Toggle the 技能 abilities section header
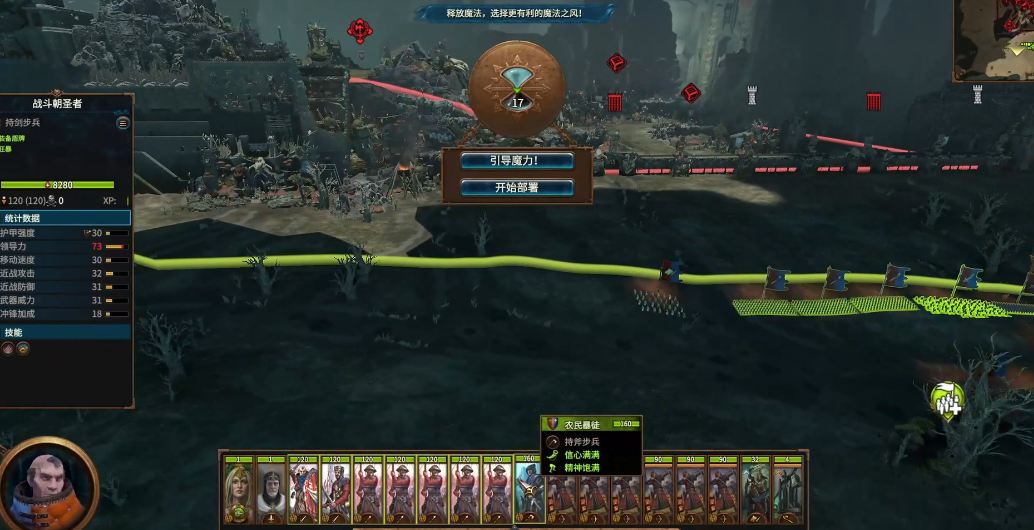Image resolution: width=1034 pixels, height=530 pixels. tap(65, 332)
